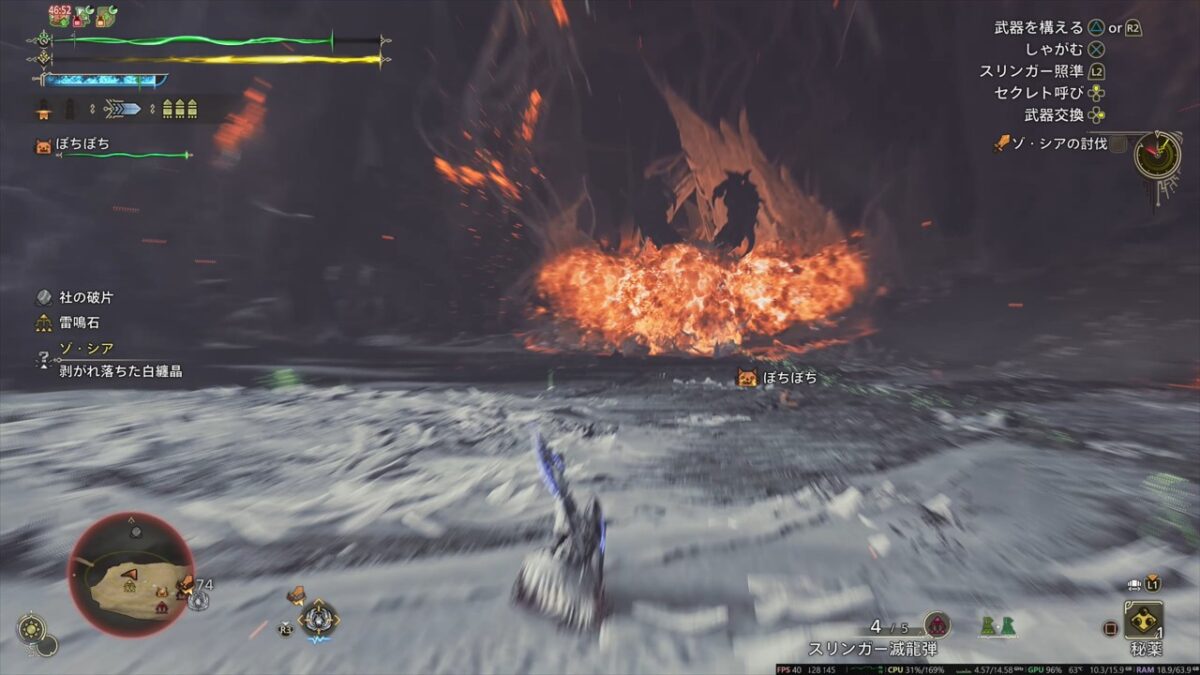The image size is (1200, 675).
Task: Click the food buff icon with timer 46:52
Action: (59, 14)
